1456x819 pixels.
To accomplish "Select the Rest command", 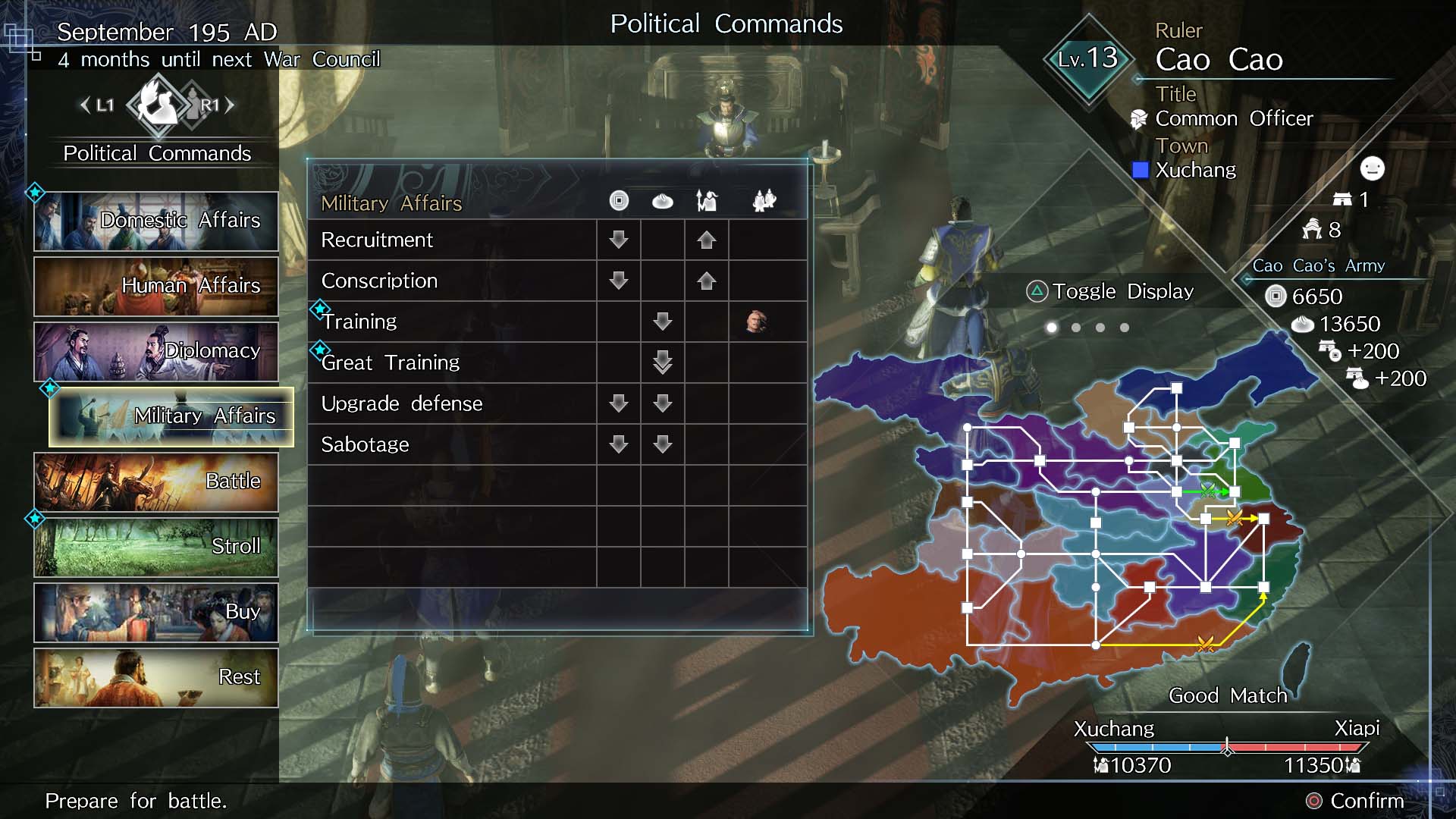I will pyautogui.click(x=156, y=676).
